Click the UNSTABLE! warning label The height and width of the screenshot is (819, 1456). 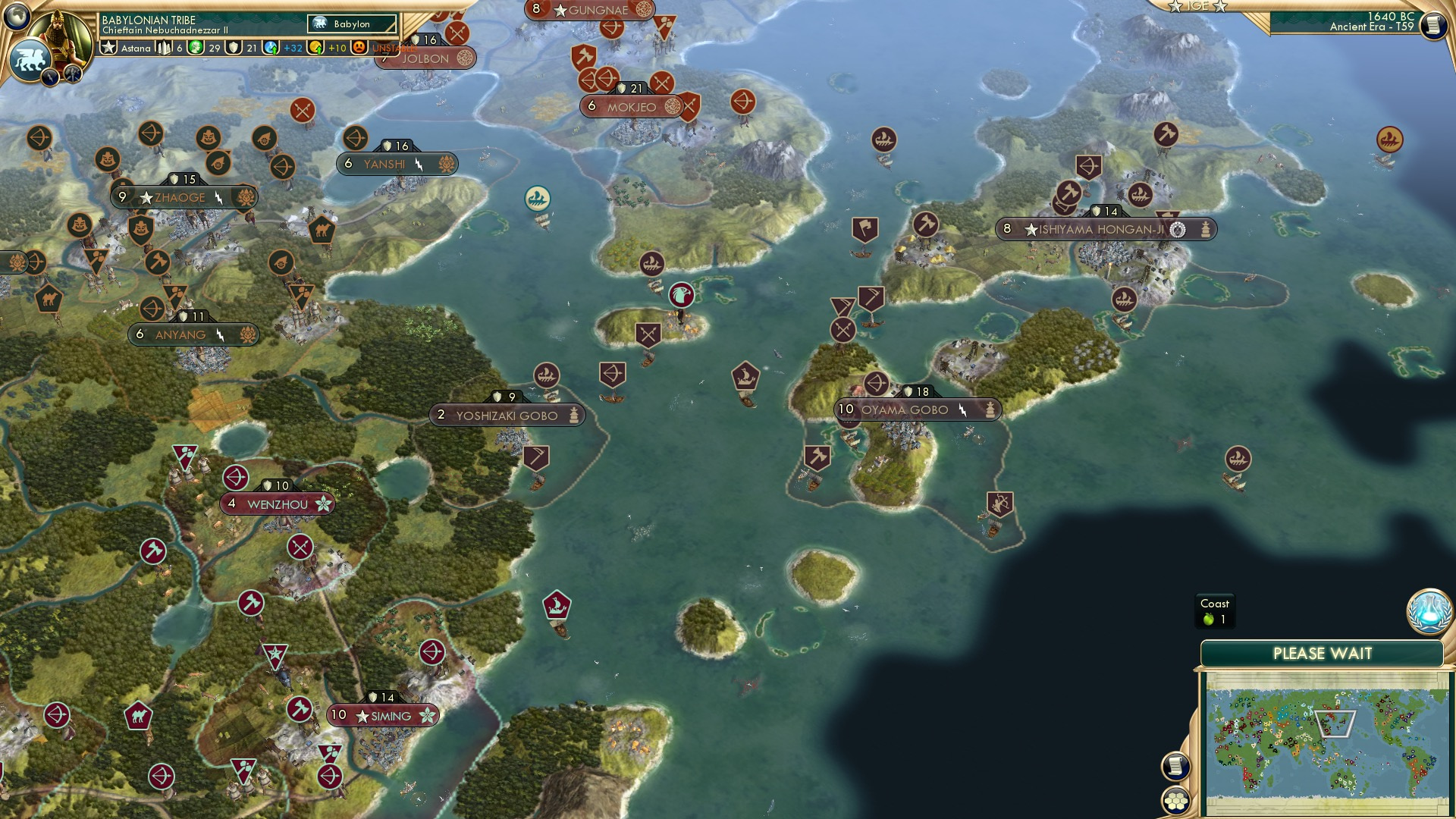point(395,49)
